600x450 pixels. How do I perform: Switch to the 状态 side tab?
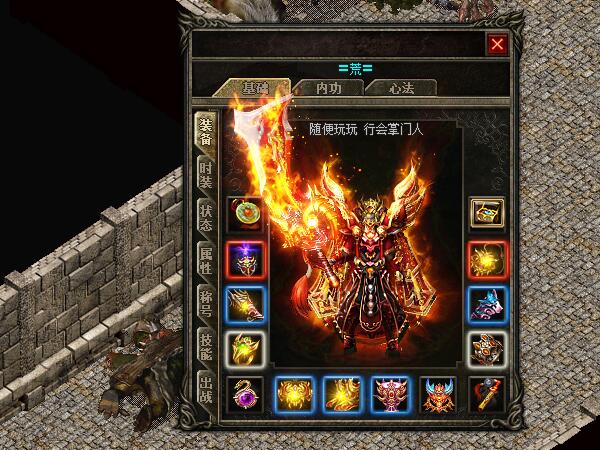[205, 216]
